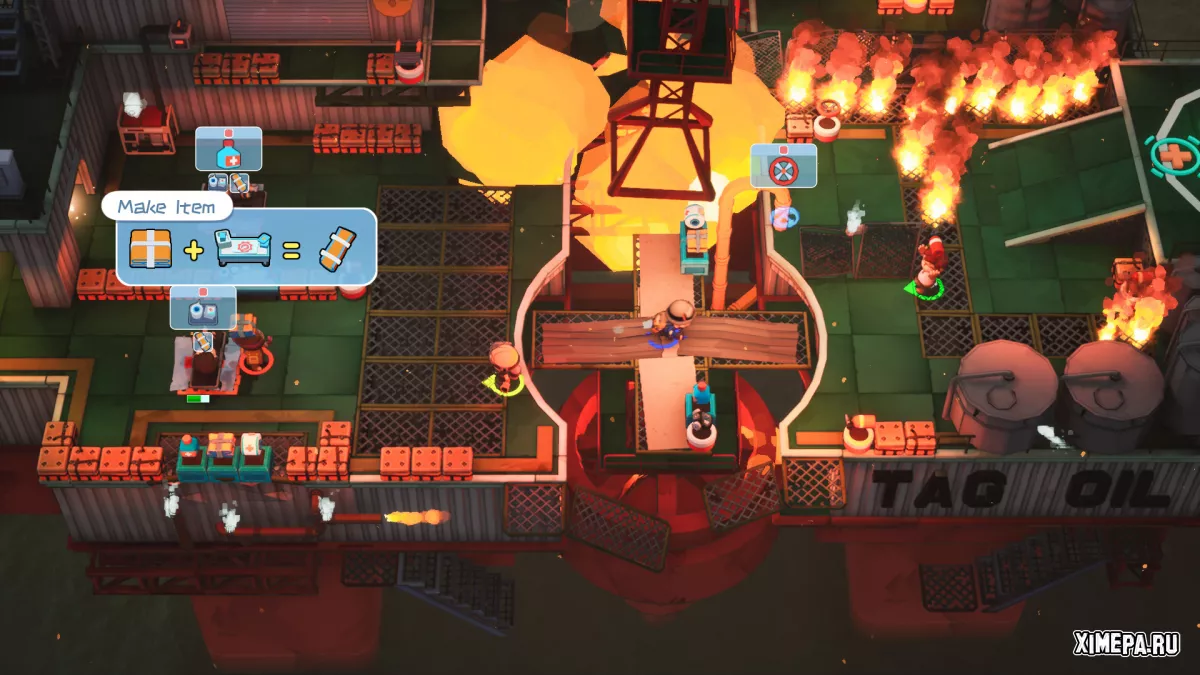Click the orange splint result icon

point(337,246)
